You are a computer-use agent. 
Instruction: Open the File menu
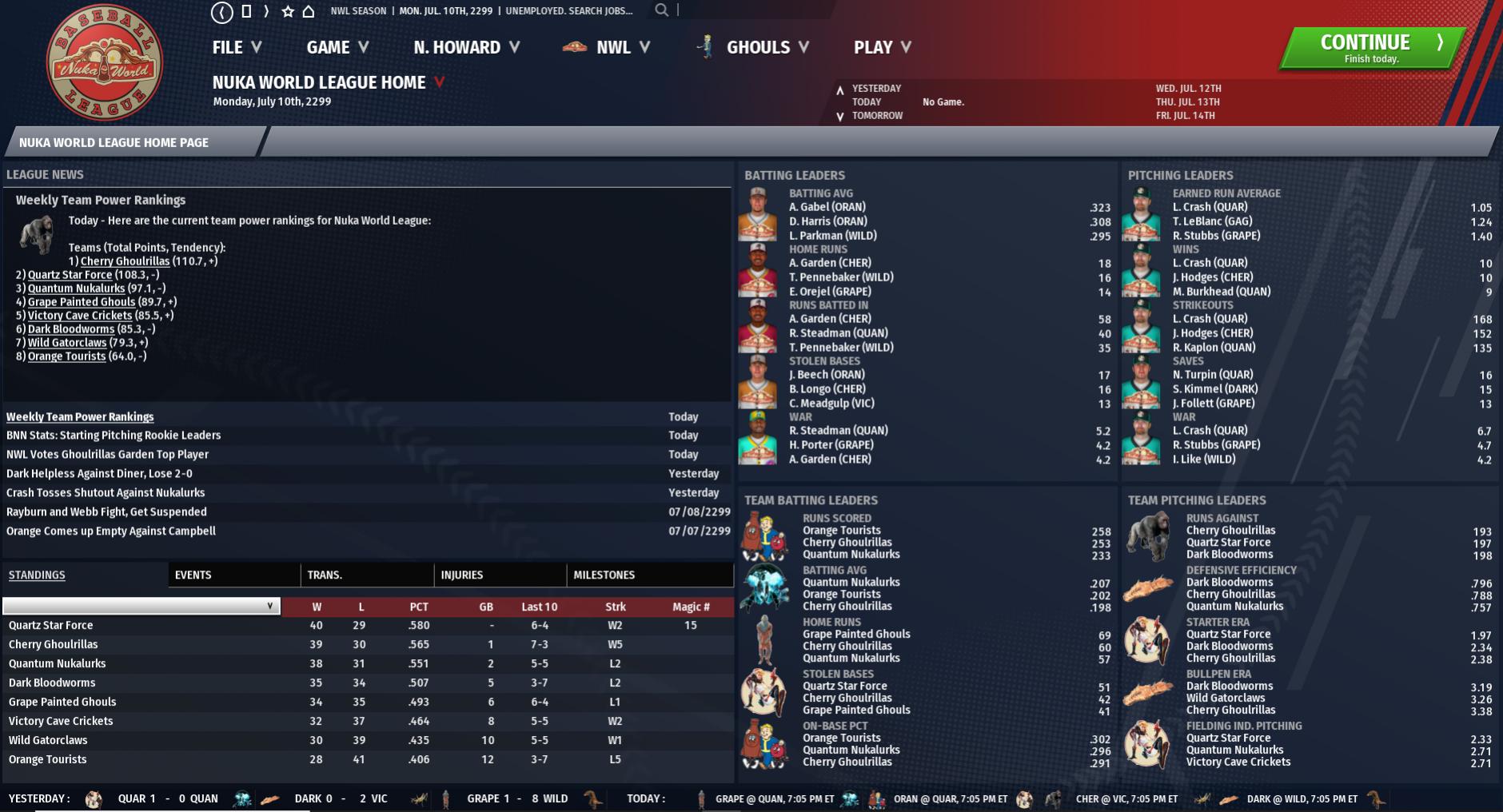tap(237, 47)
